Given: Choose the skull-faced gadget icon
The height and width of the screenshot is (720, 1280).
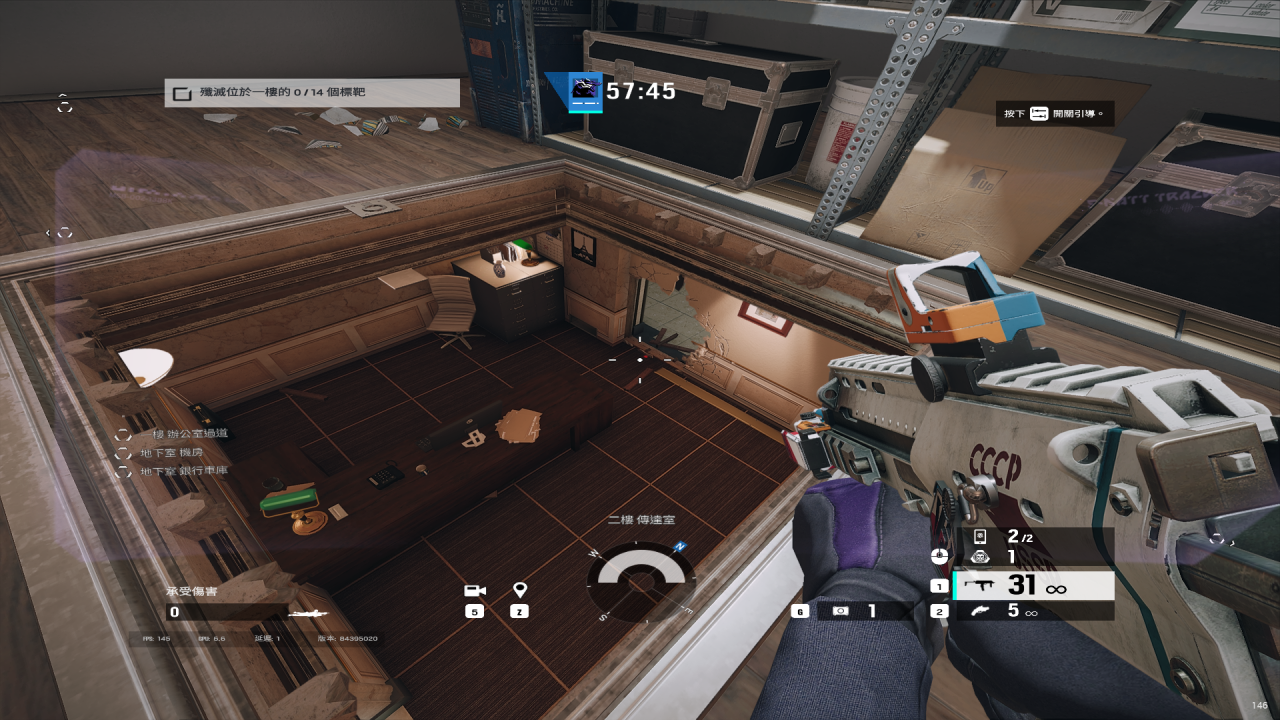Looking at the screenshot, I should 980,557.
